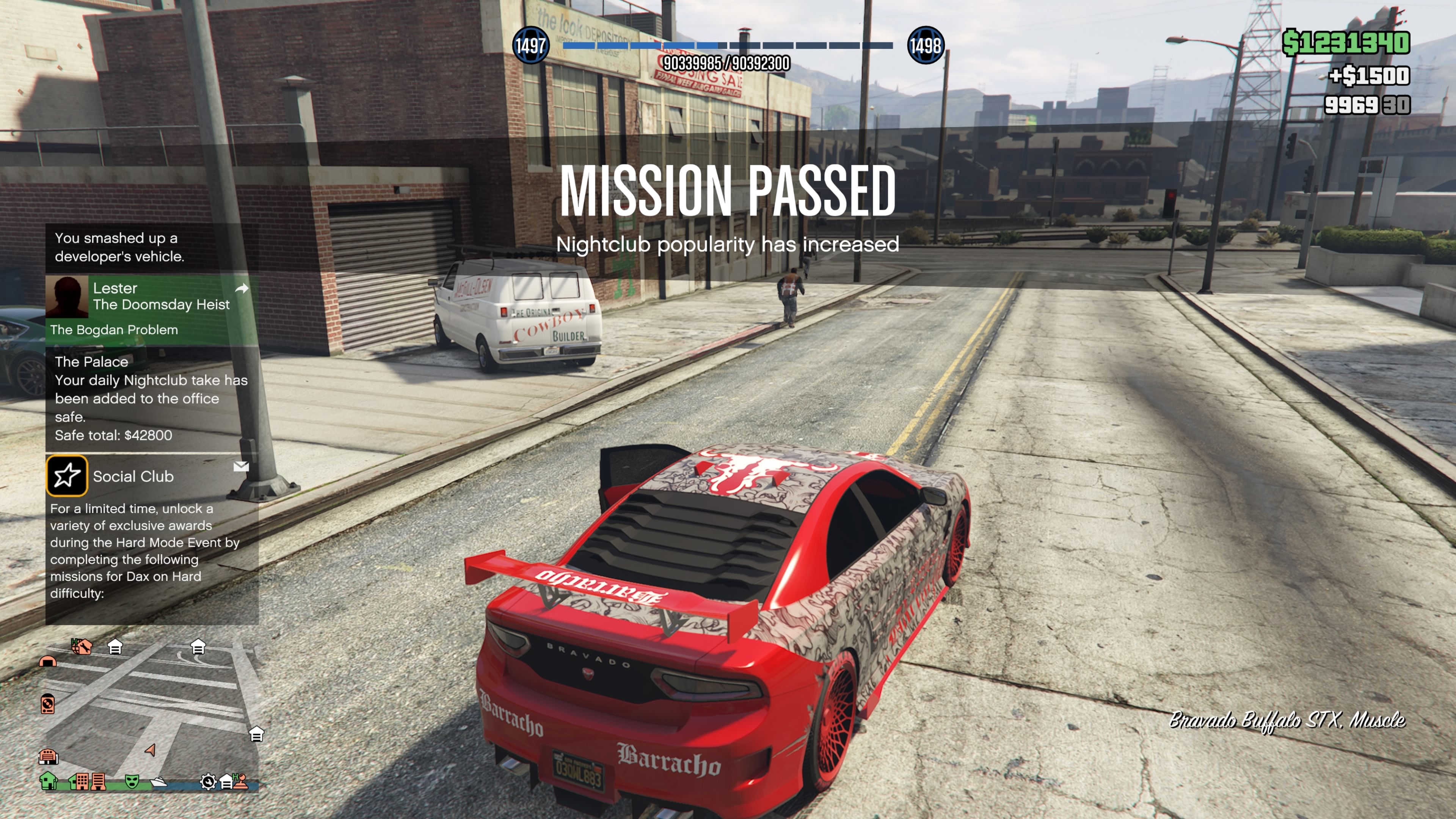Click the orange hangar blip on minimap
The image size is (1456, 819).
tap(47, 661)
